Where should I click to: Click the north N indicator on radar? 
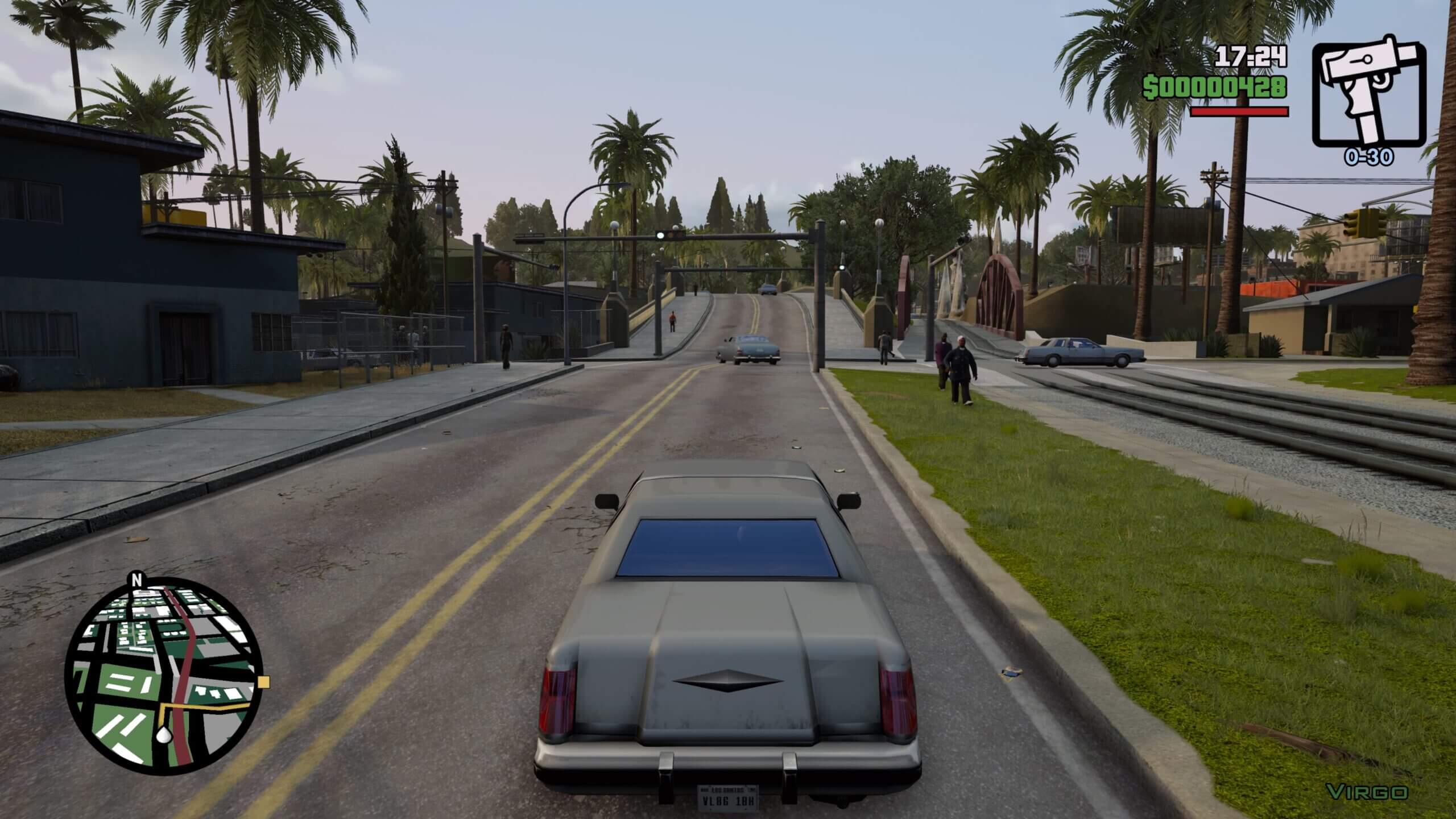(x=136, y=580)
